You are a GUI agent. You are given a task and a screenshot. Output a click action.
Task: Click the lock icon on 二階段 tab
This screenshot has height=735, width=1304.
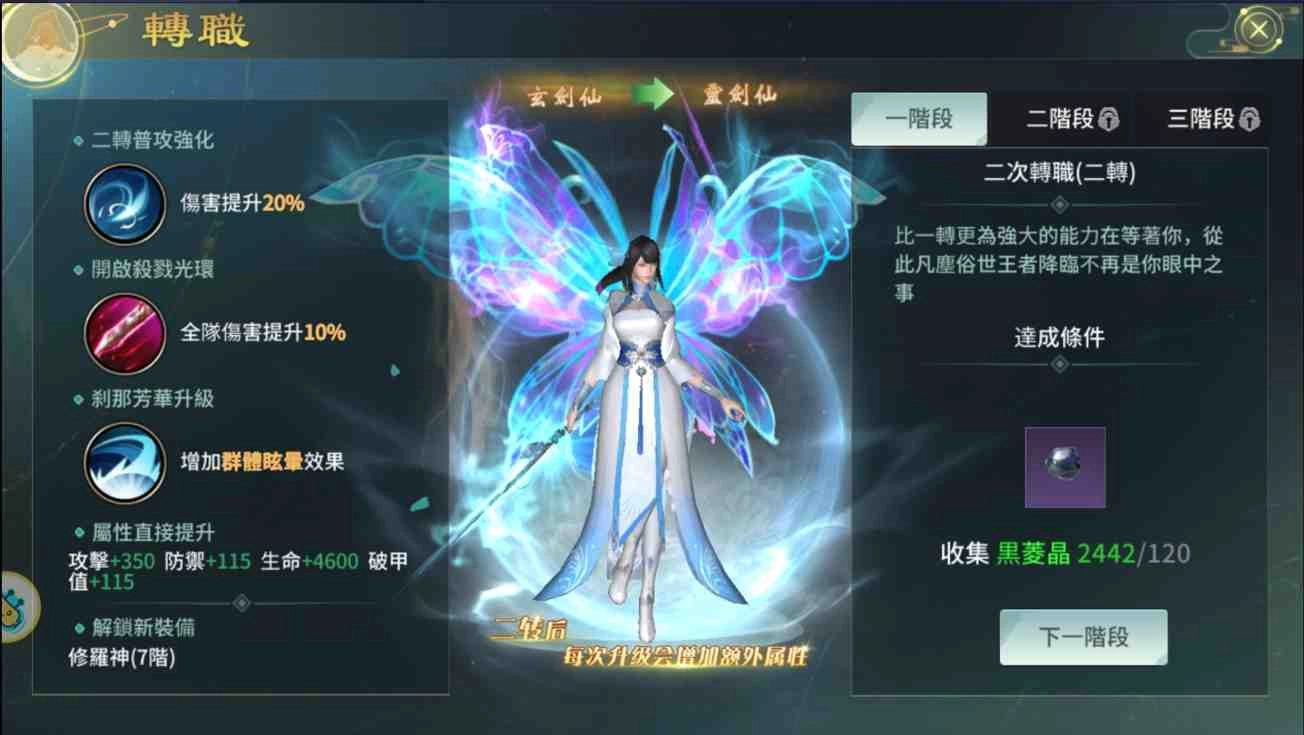click(1110, 118)
